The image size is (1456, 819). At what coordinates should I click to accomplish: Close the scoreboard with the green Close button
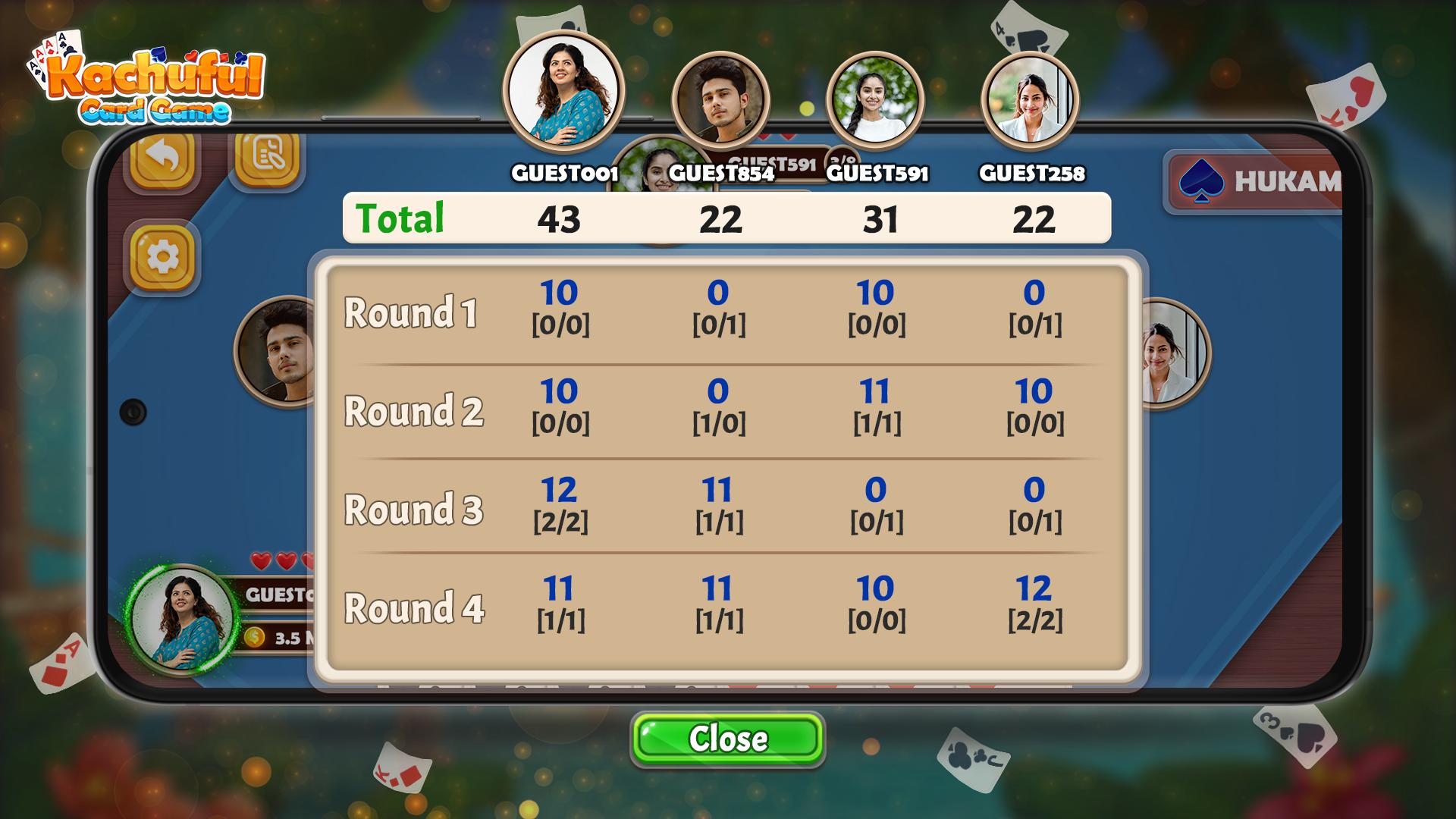727,739
